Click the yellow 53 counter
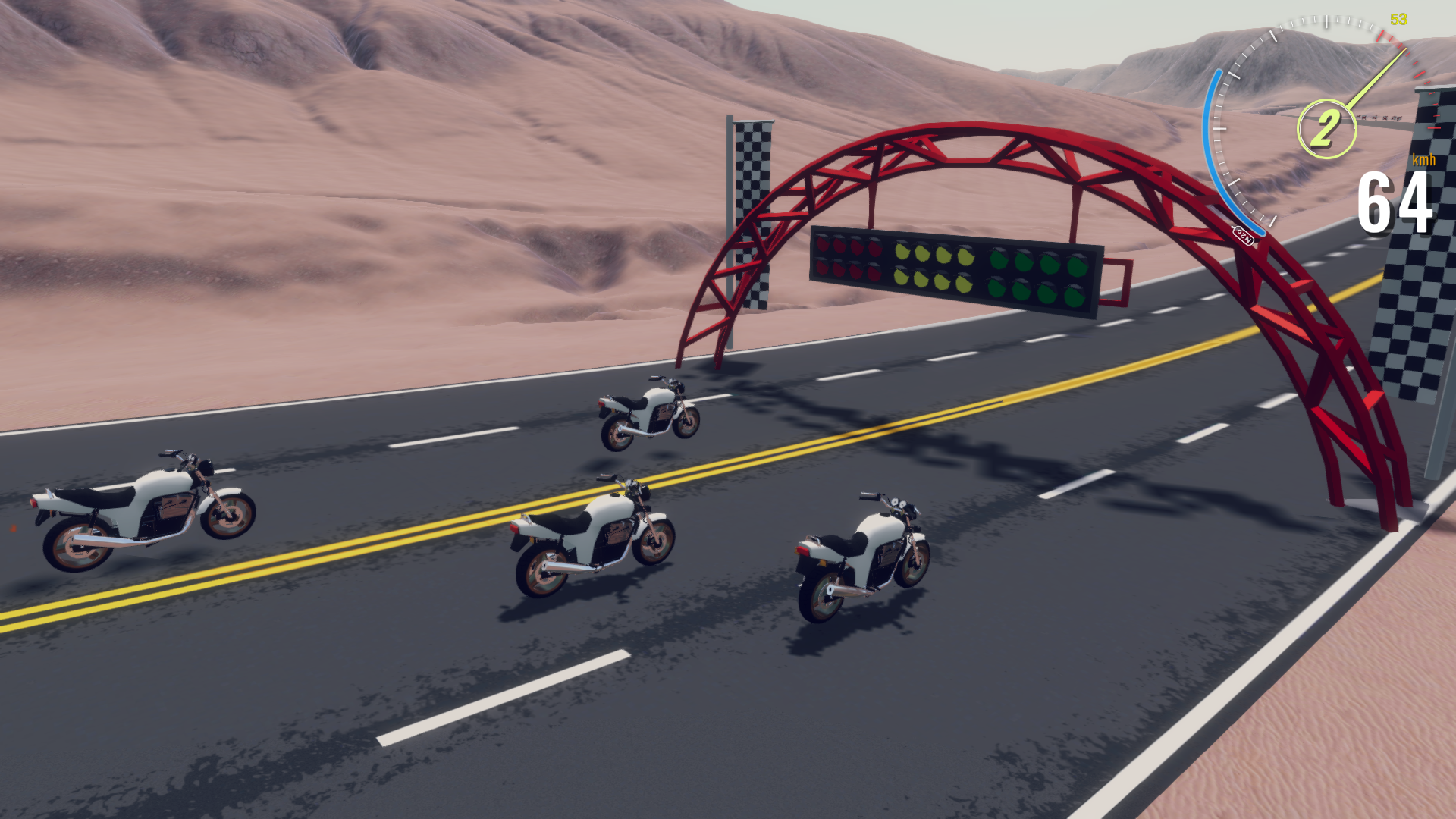The image size is (1456, 819). [x=1398, y=19]
